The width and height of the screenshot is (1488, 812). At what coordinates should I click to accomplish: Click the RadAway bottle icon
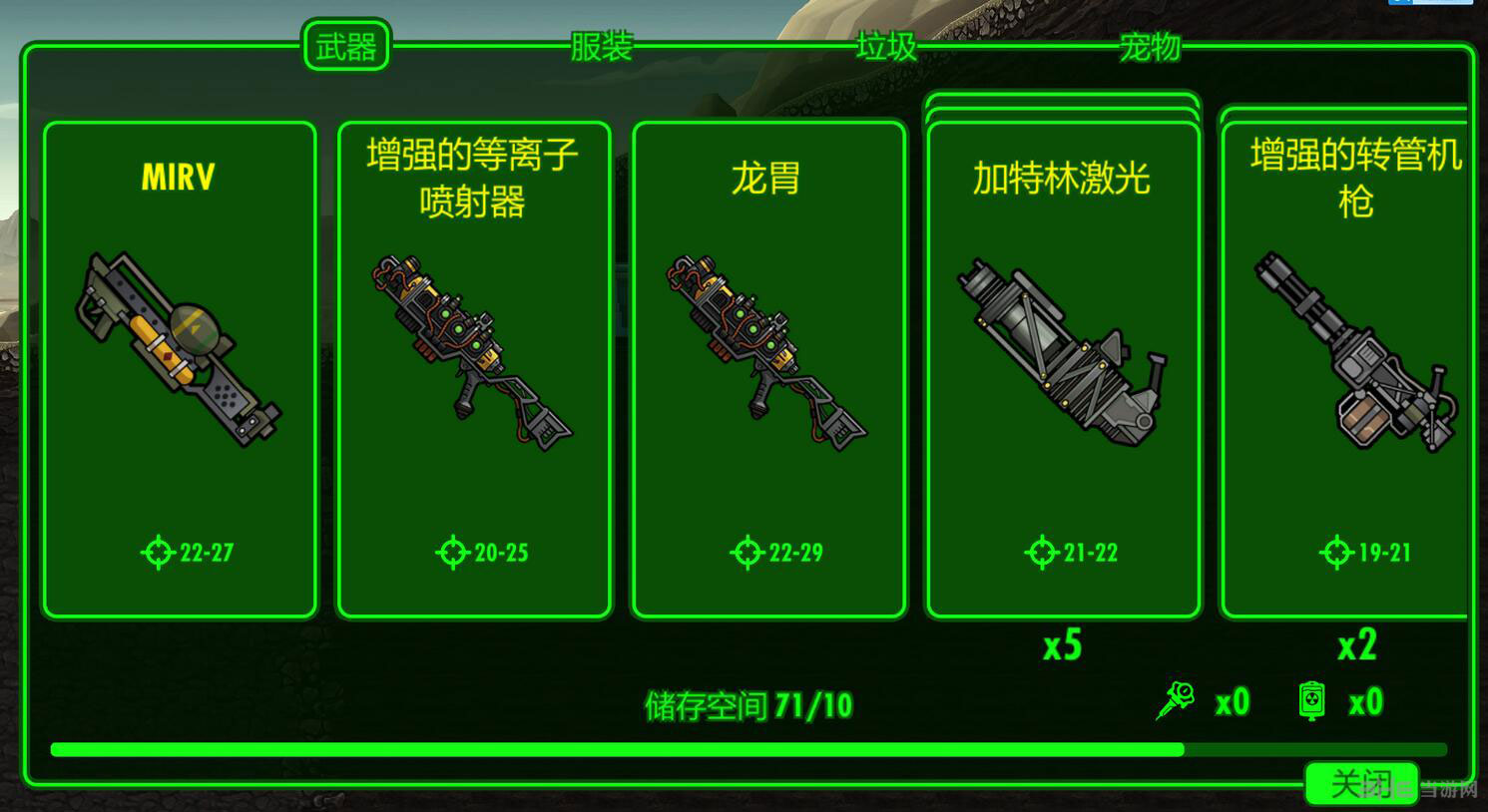(1313, 699)
